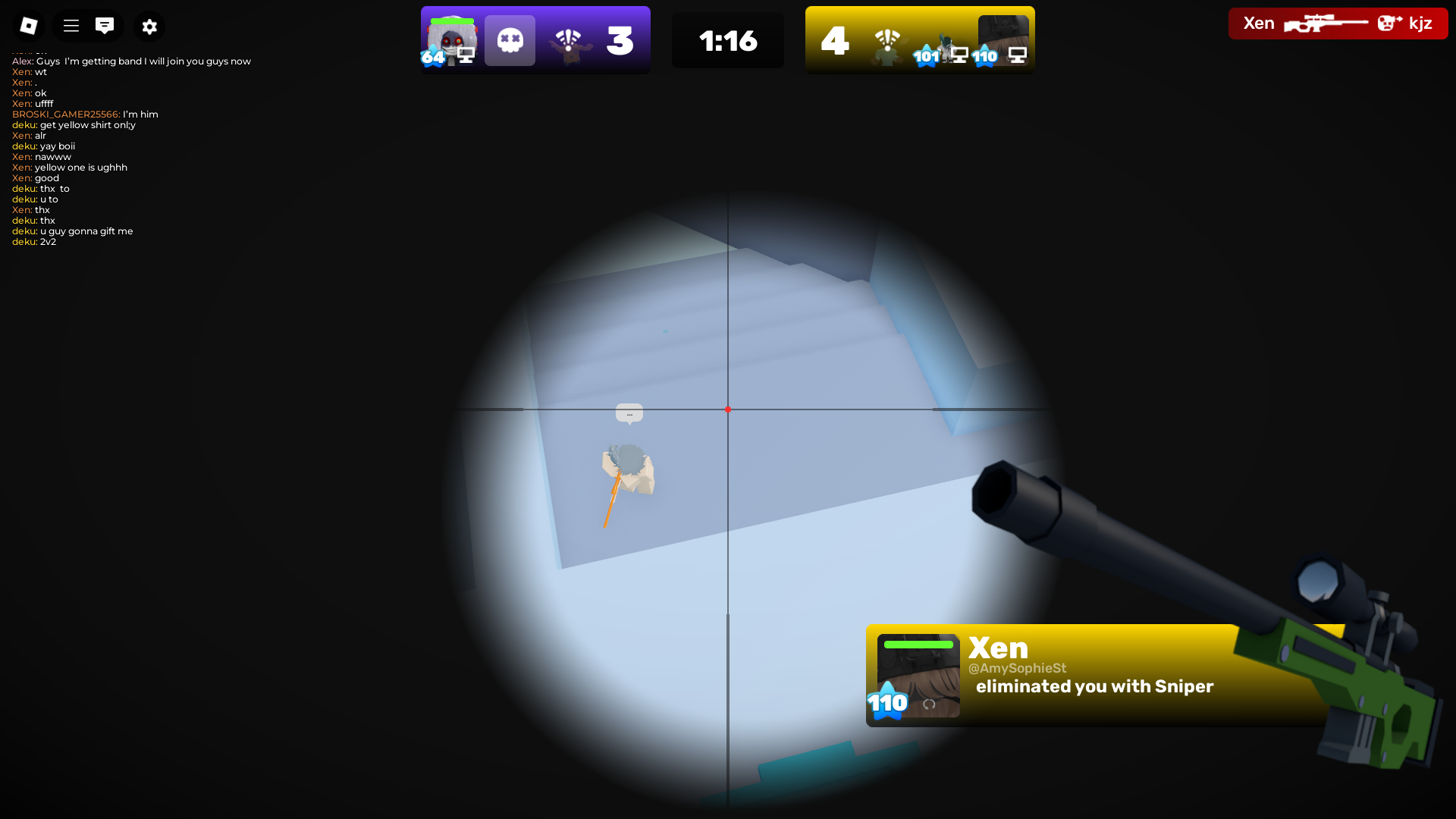The image size is (1456, 819).
Task: Click the match timer showing 1:16
Action: click(x=727, y=42)
